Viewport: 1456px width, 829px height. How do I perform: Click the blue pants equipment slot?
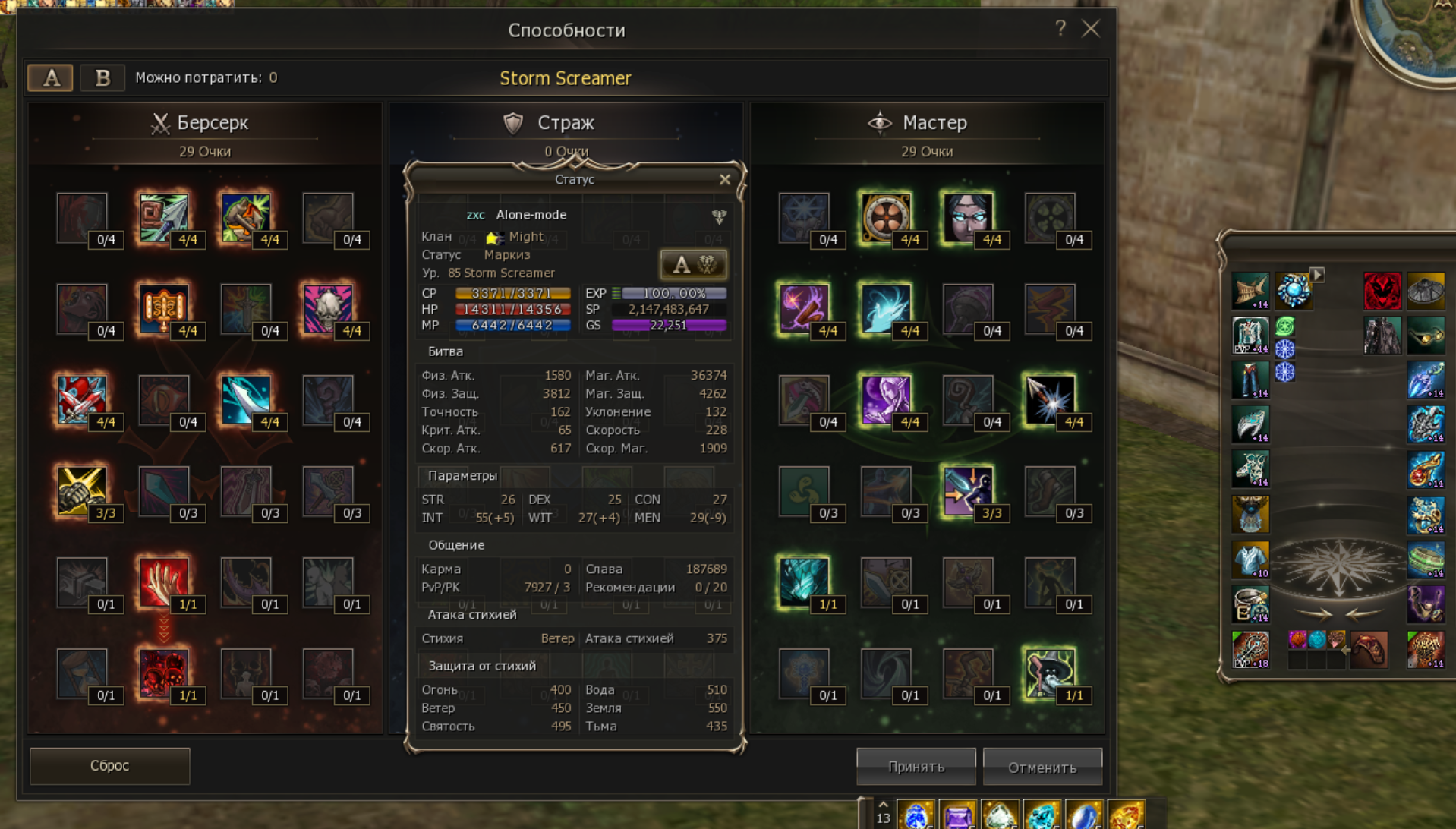coord(1250,380)
